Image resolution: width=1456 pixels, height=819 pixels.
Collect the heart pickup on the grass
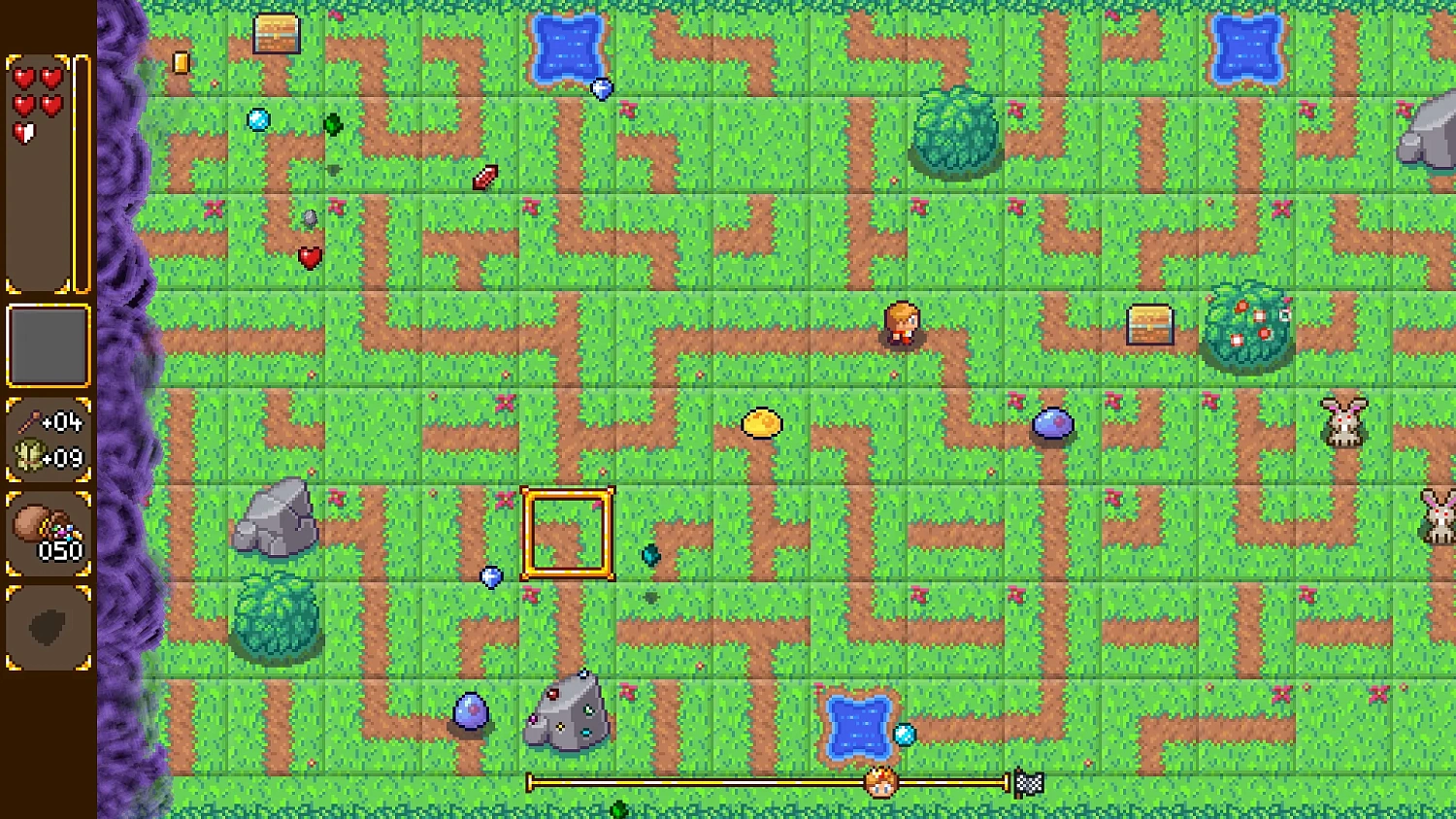[311, 257]
